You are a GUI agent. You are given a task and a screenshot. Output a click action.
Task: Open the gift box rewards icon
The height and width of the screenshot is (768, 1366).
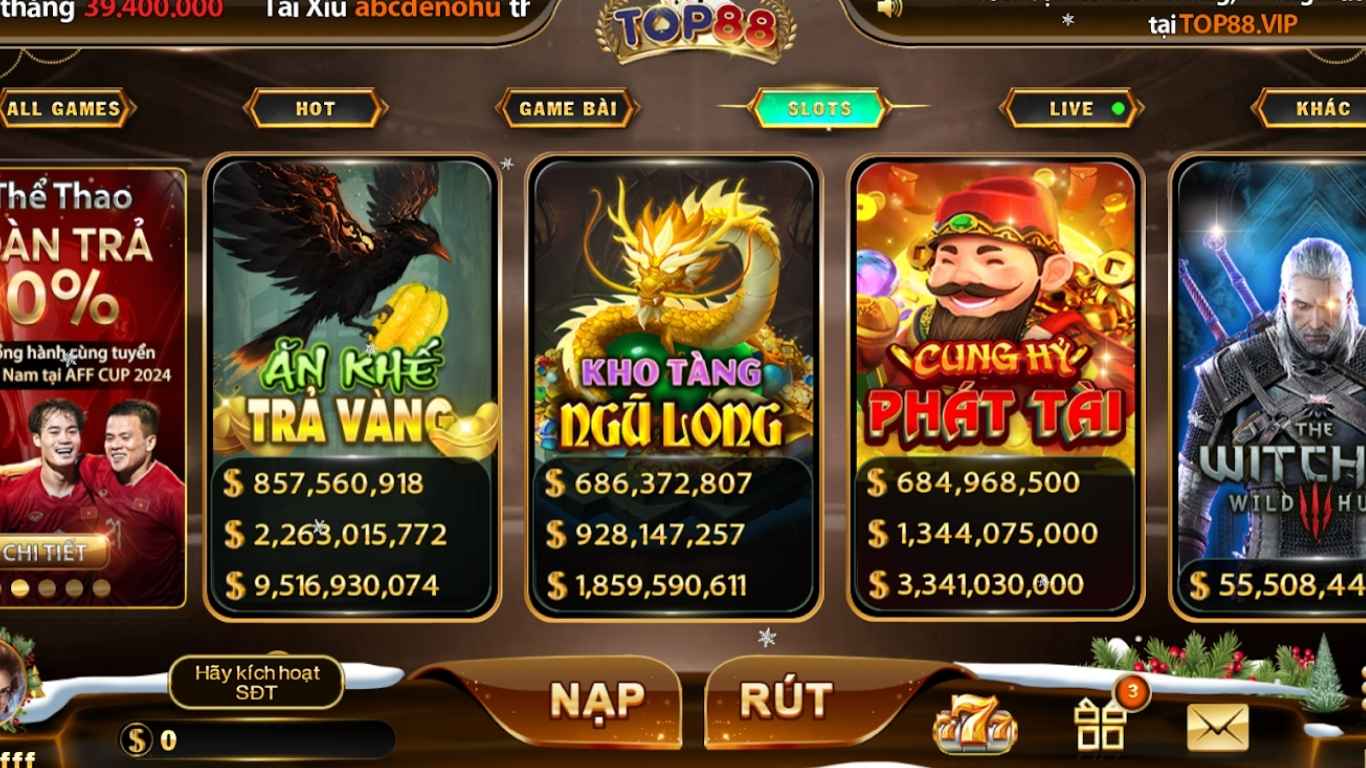1100,725
